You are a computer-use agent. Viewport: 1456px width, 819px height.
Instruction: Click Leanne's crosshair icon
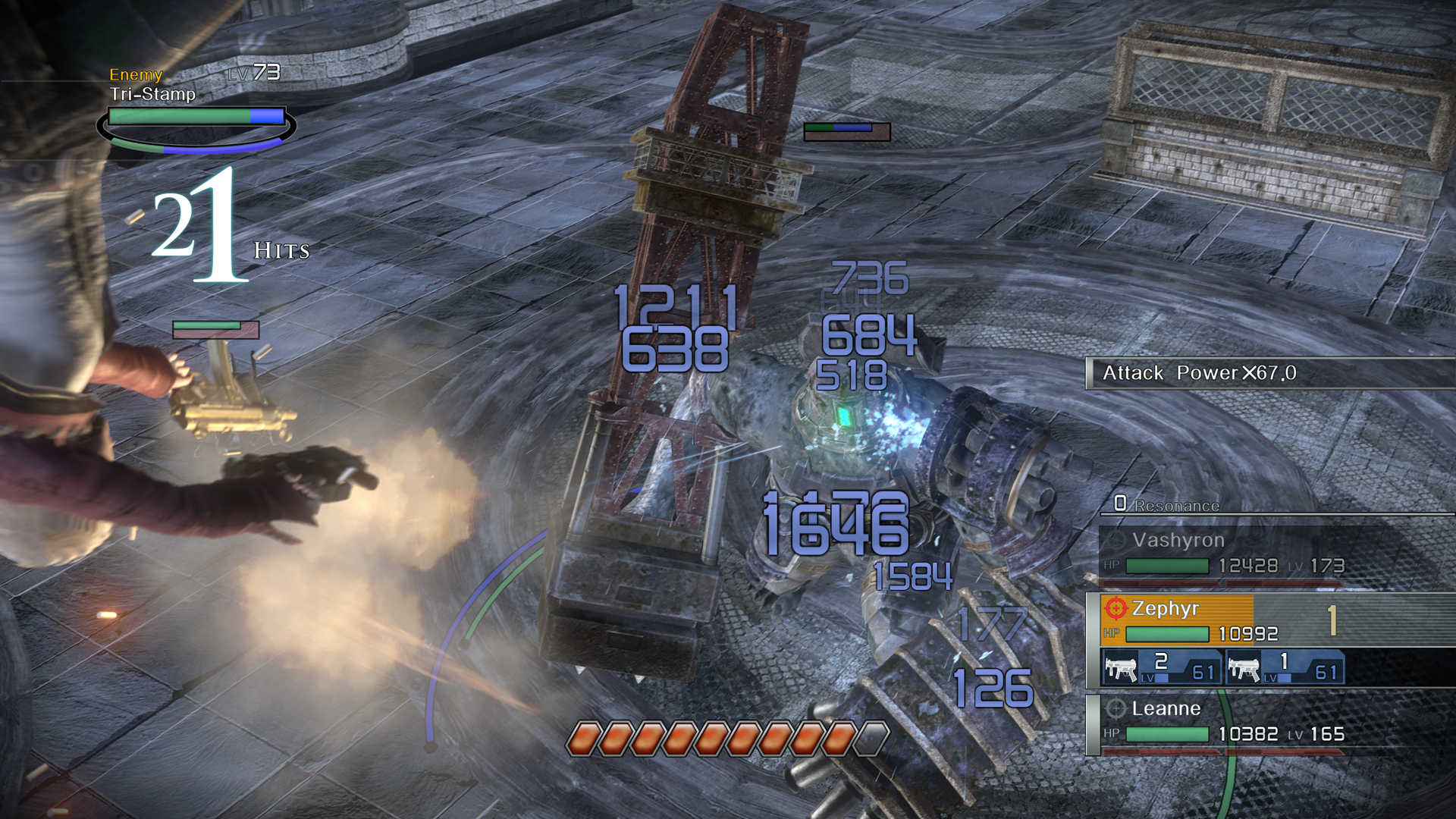(1115, 709)
